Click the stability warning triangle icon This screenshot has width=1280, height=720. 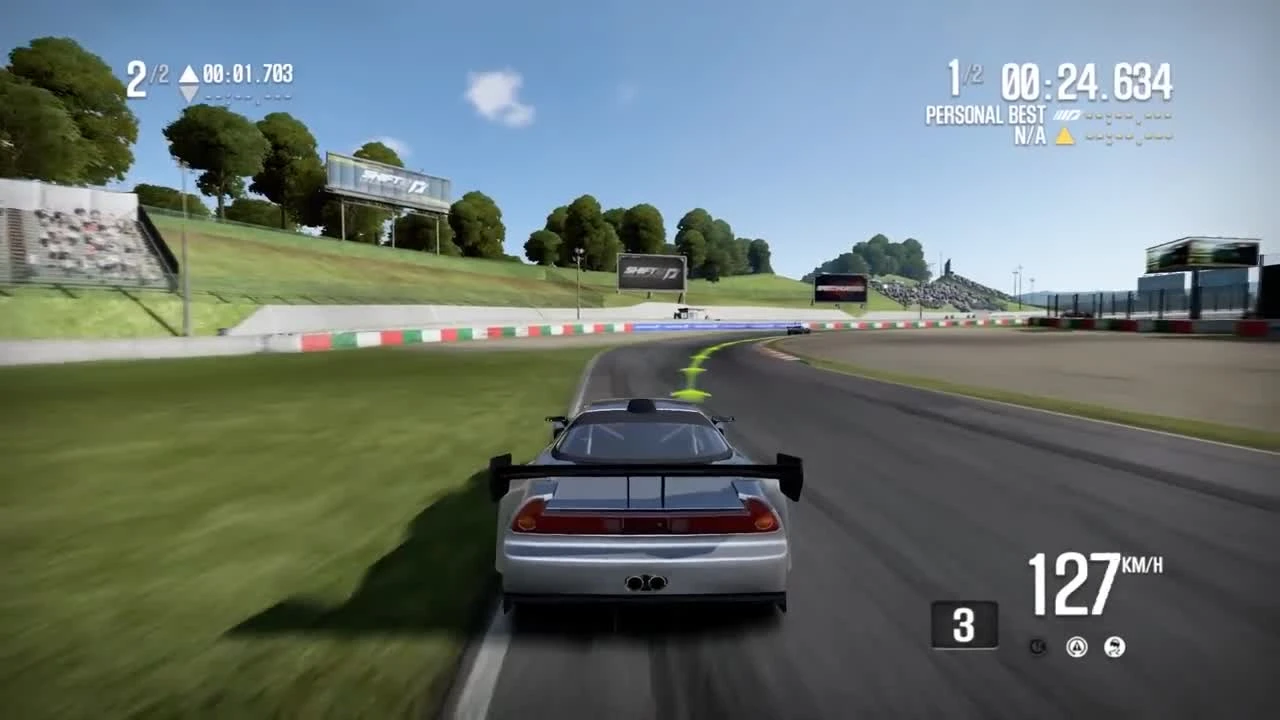pyautogui.click(x=1077, y=647)
